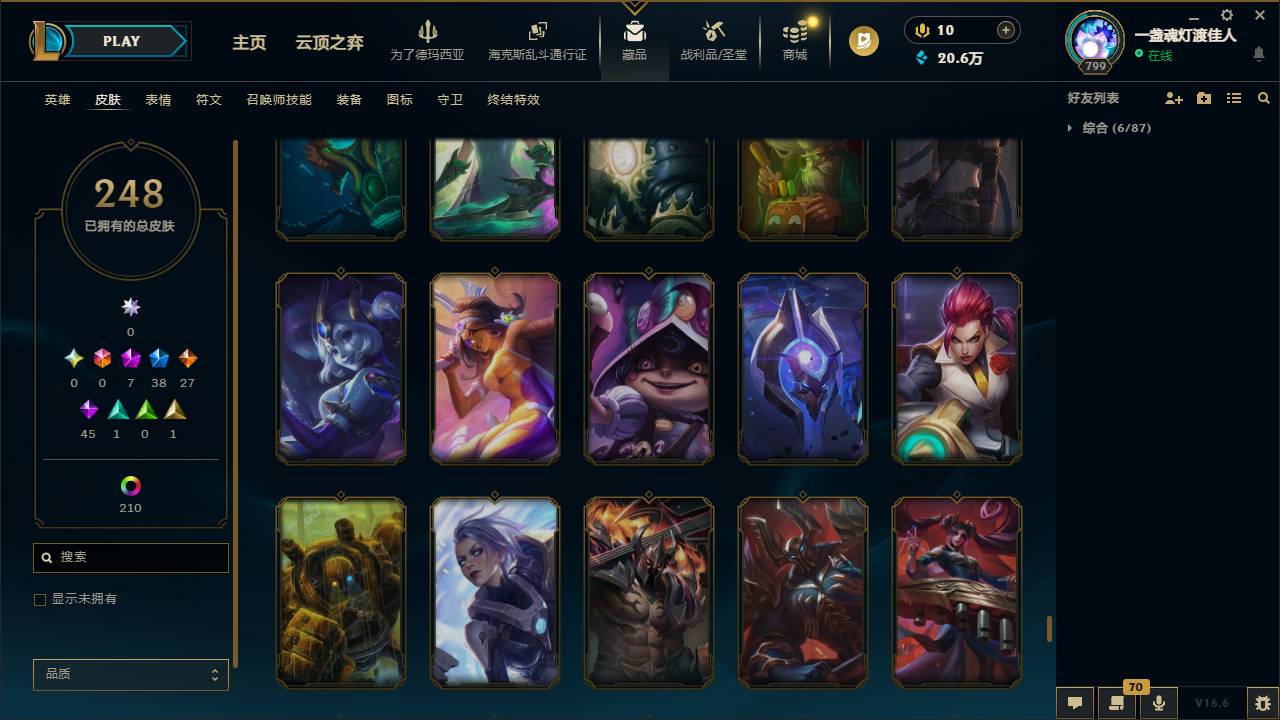Screen dimensions: 1280x720
Task: Open client settings with the gear icon
Action: pos(1226,16)
